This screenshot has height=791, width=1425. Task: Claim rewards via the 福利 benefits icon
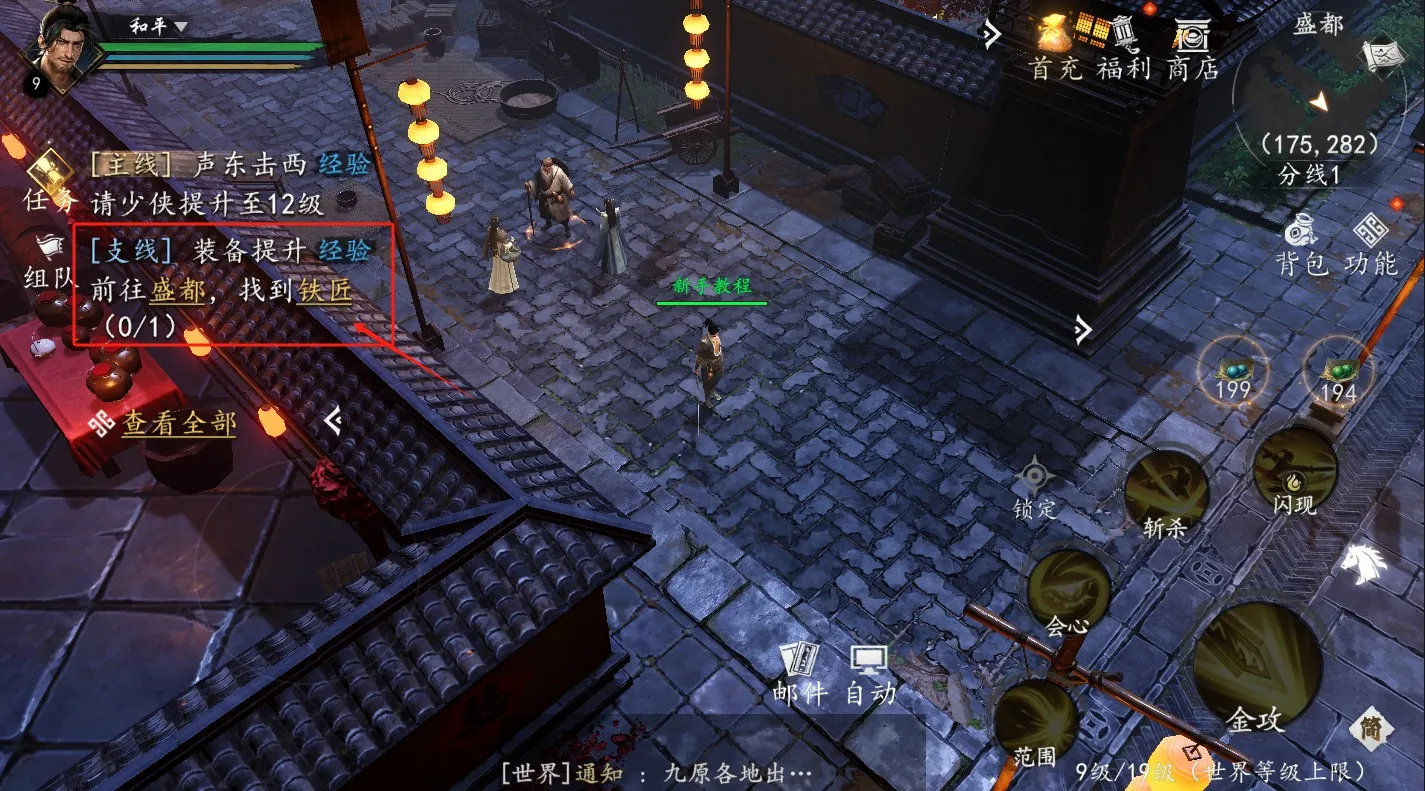click(x=1122, y=45)
